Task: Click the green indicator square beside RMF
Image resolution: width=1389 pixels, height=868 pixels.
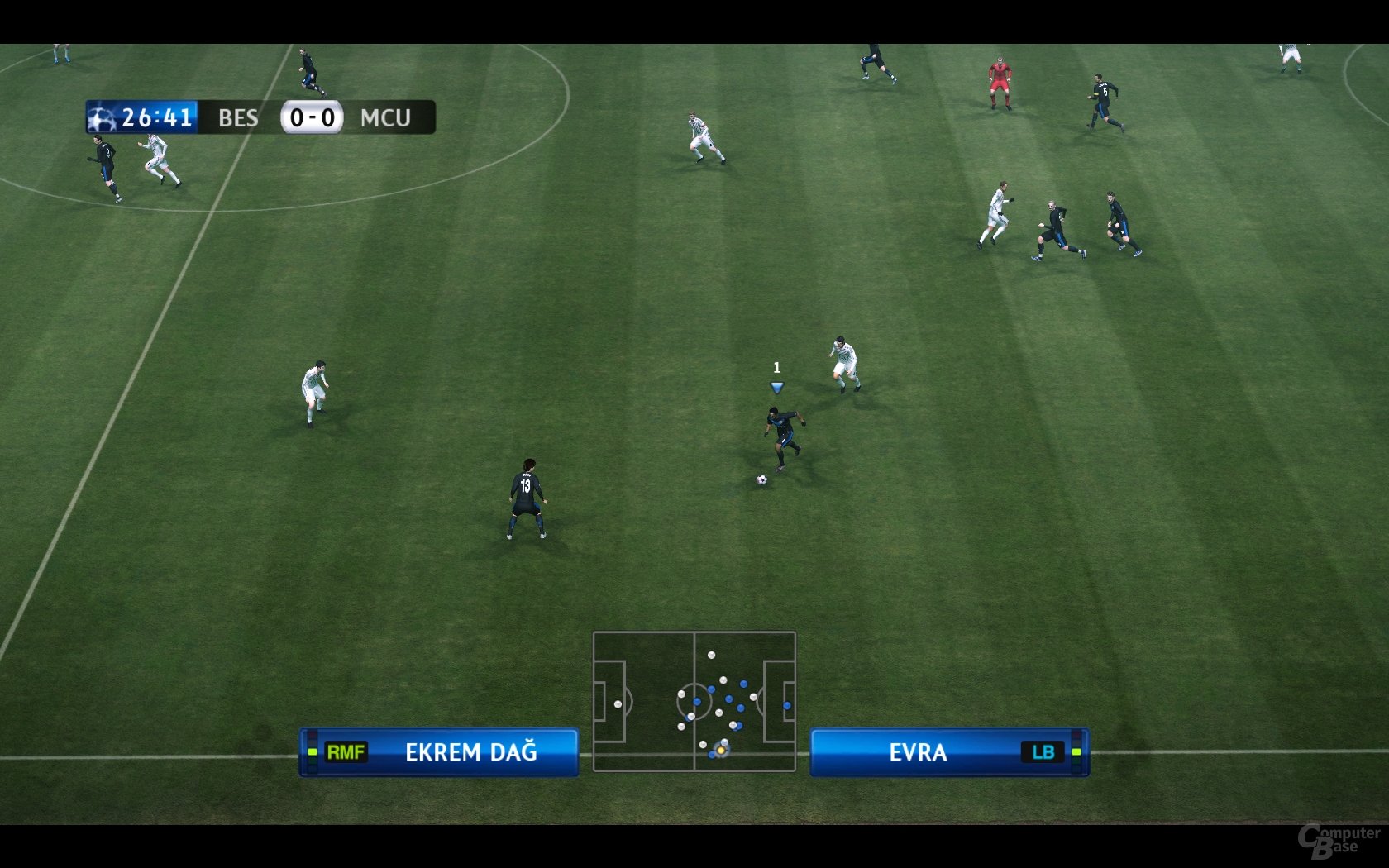Action: 313,753
